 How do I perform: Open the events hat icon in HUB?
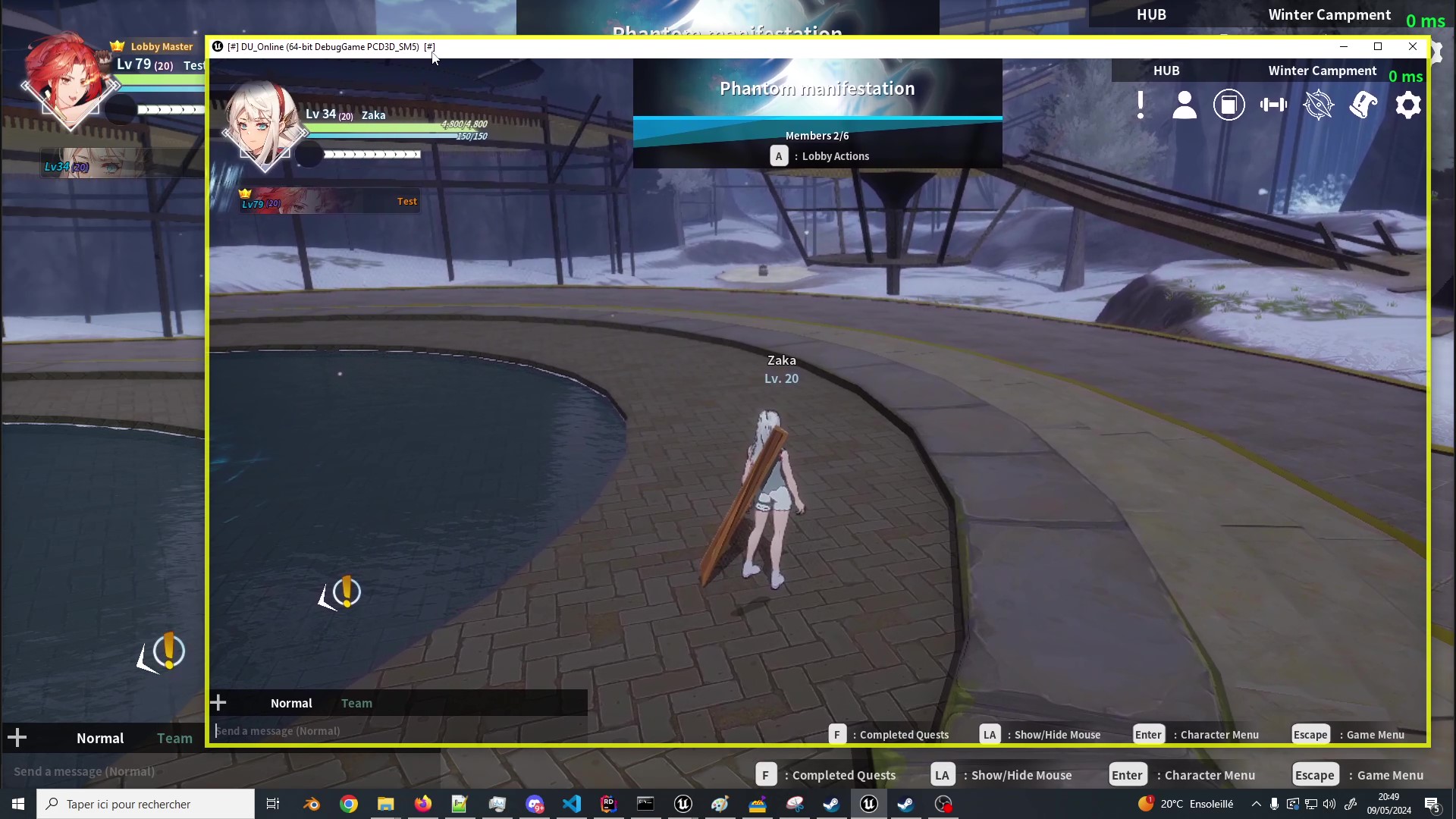click(1363, 105)
